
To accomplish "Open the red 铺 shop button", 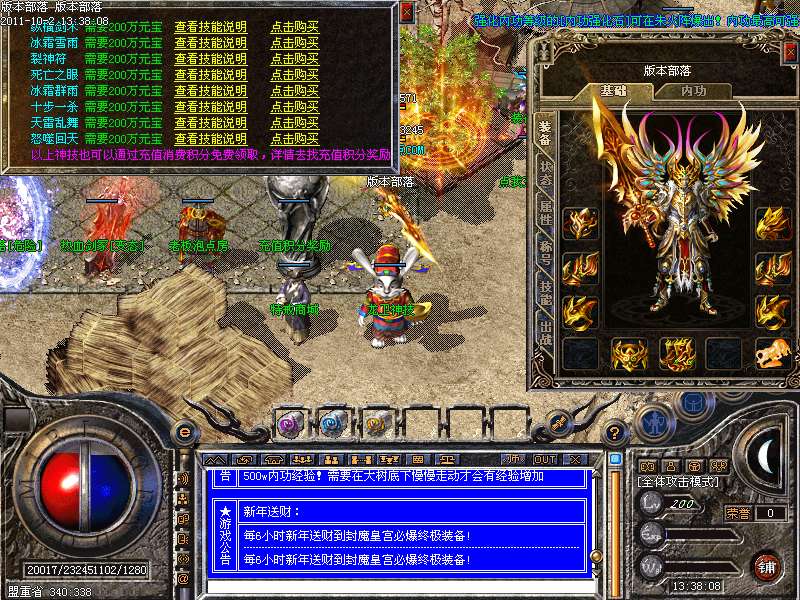I will (x=766, y=566).
